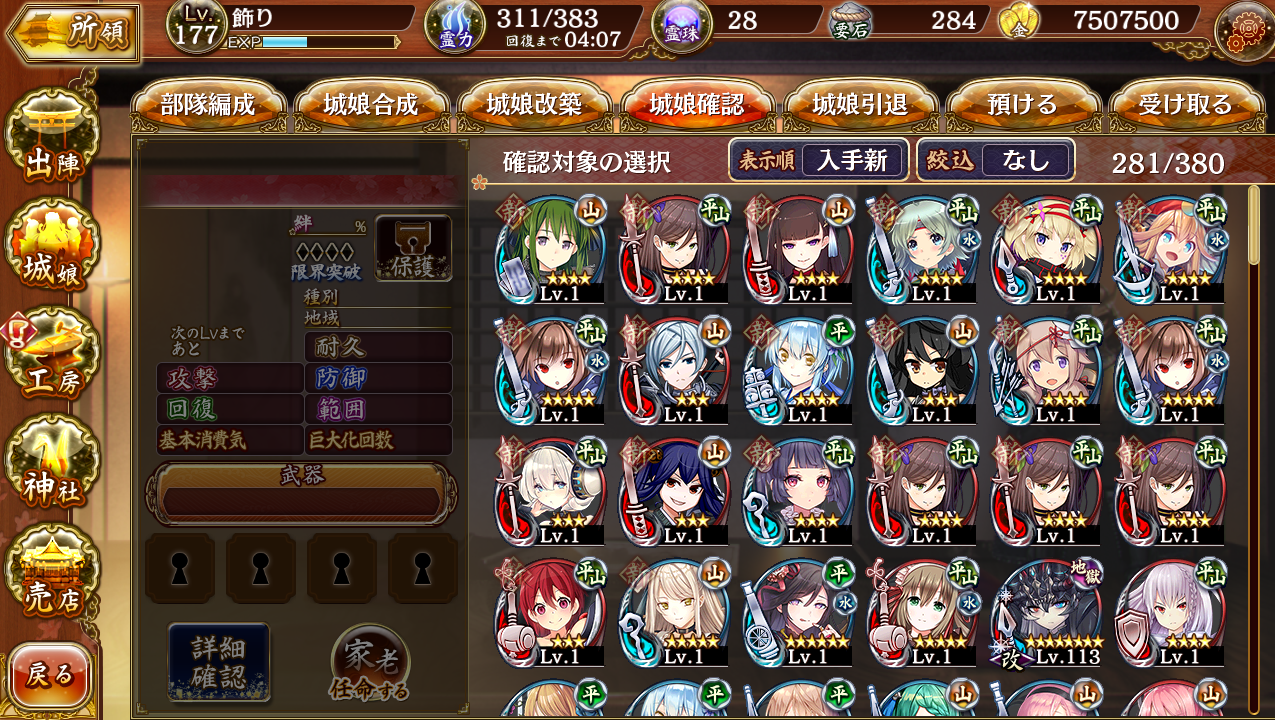Viewport: 1275px width, 720px height.
Task: Select the 城娘確認 tab
Action: pos(697,105)
